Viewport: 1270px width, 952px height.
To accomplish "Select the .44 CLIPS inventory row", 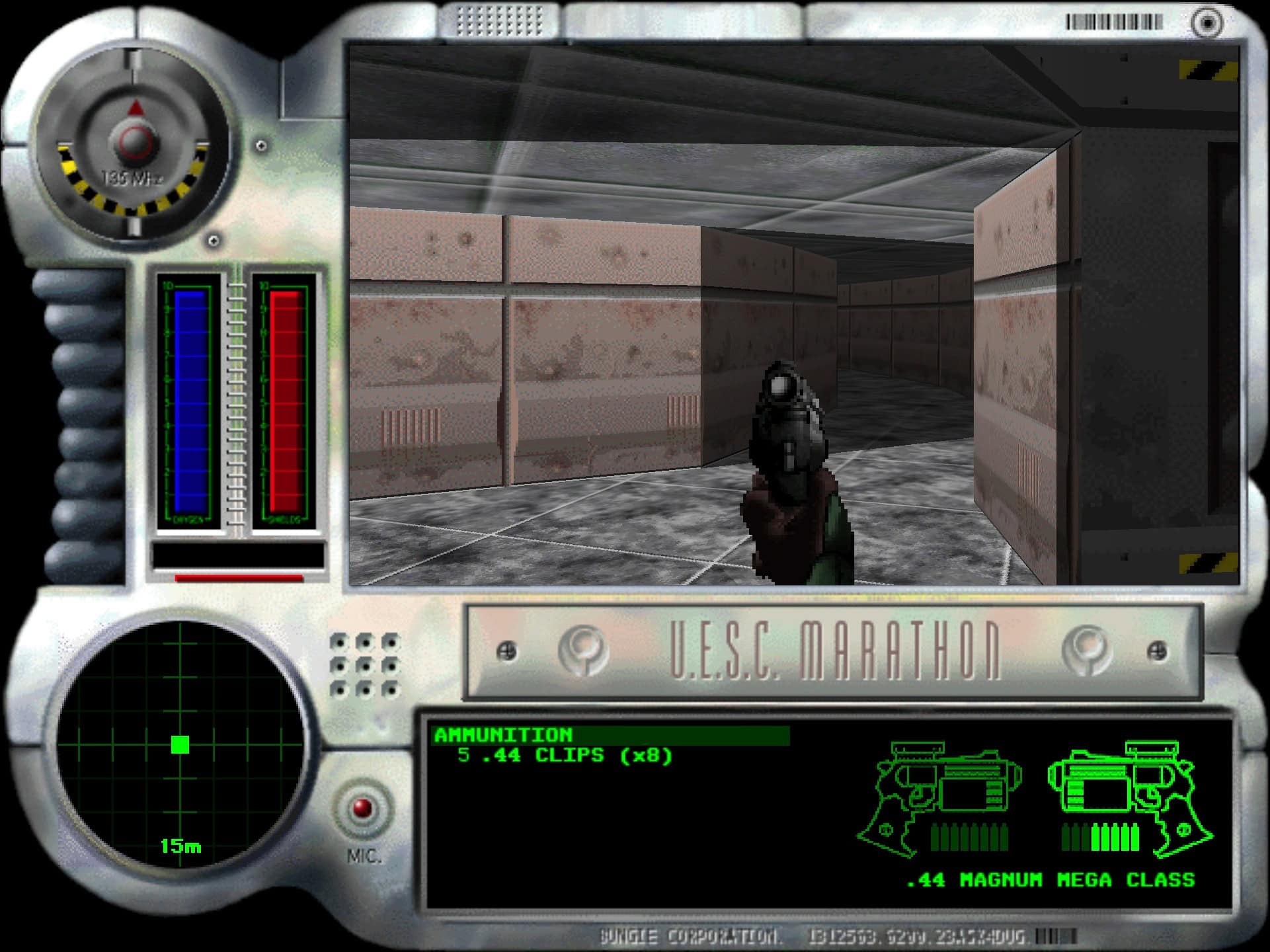I will pyautogui.click(x=565, y=756).
